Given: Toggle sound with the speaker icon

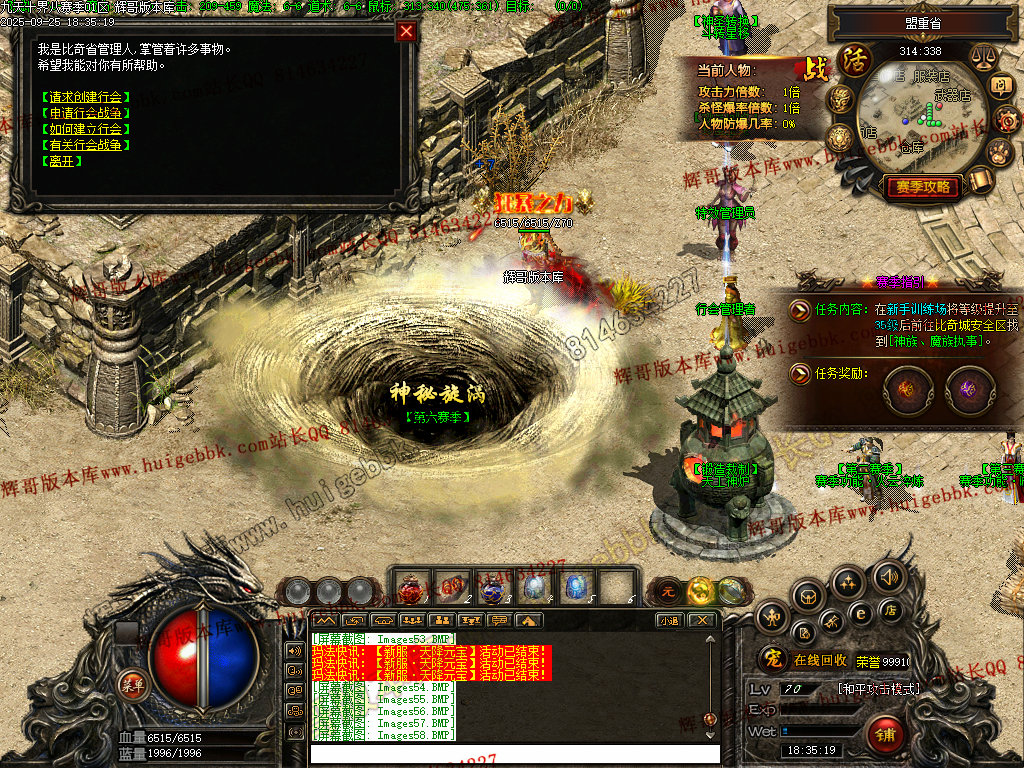Looking at the screenshot, I should click(x=888, y=577).
